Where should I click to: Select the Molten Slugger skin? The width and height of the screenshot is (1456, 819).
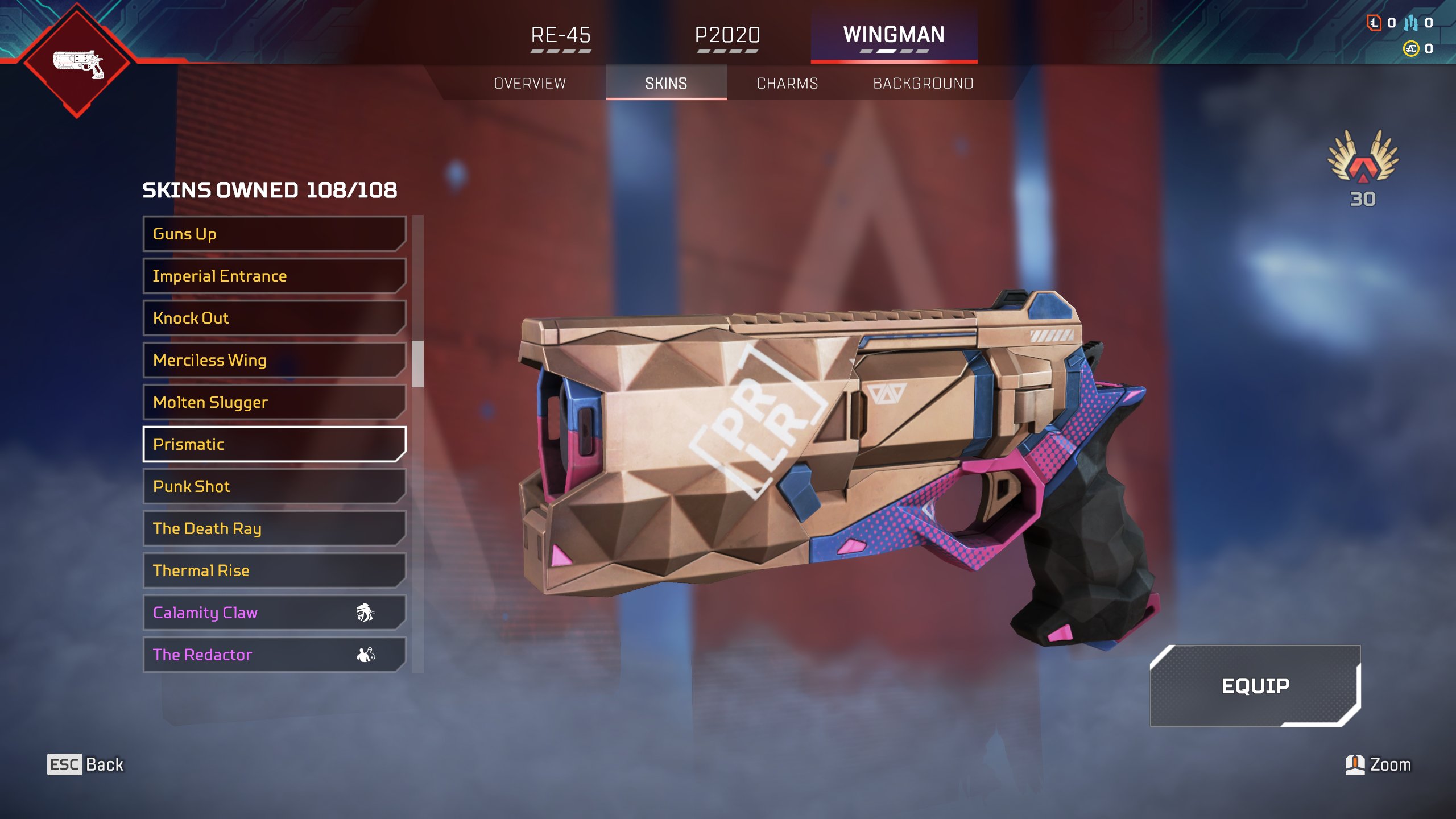tap(274, 402)
